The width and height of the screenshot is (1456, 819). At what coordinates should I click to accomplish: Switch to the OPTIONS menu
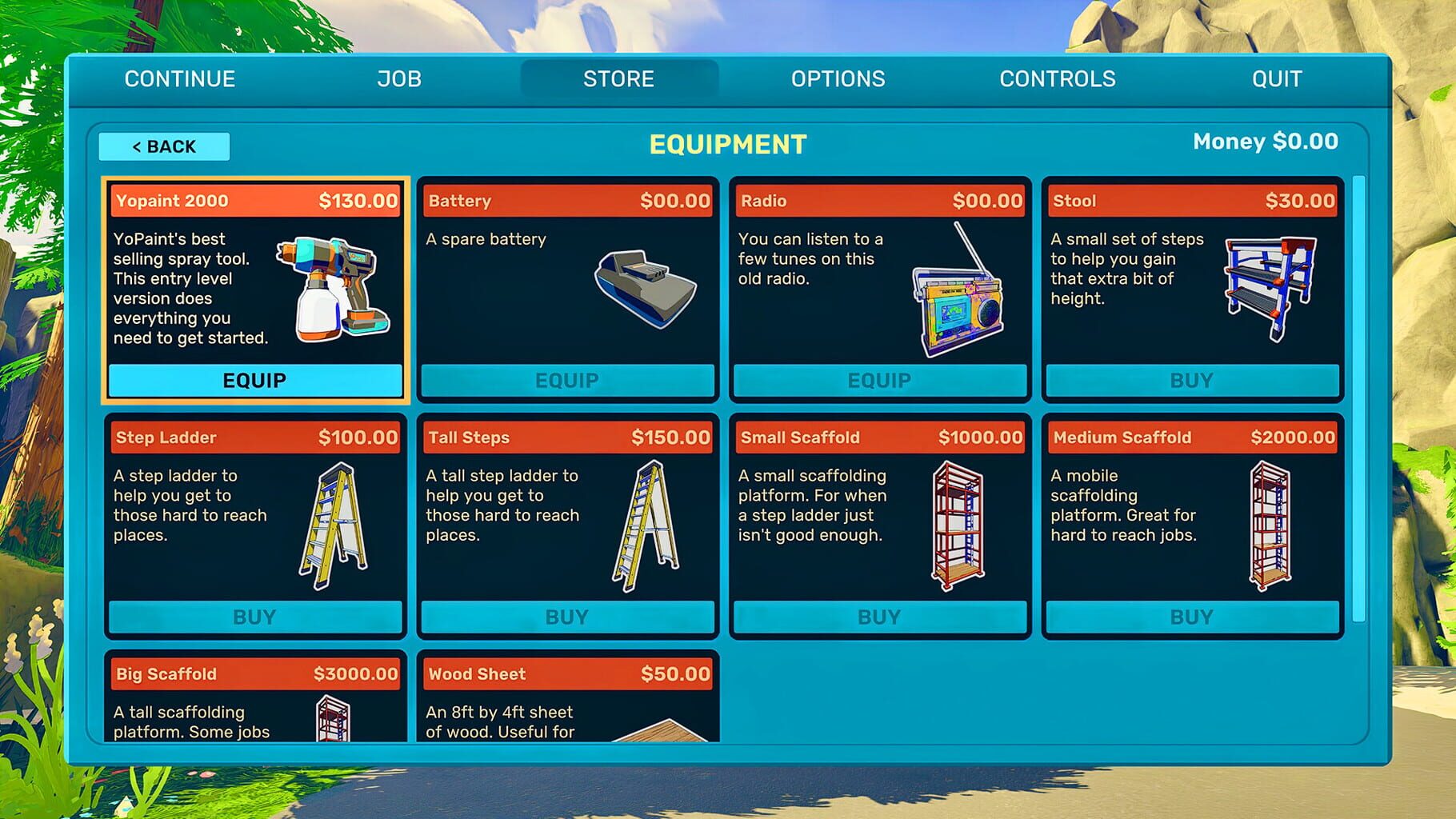838,78
